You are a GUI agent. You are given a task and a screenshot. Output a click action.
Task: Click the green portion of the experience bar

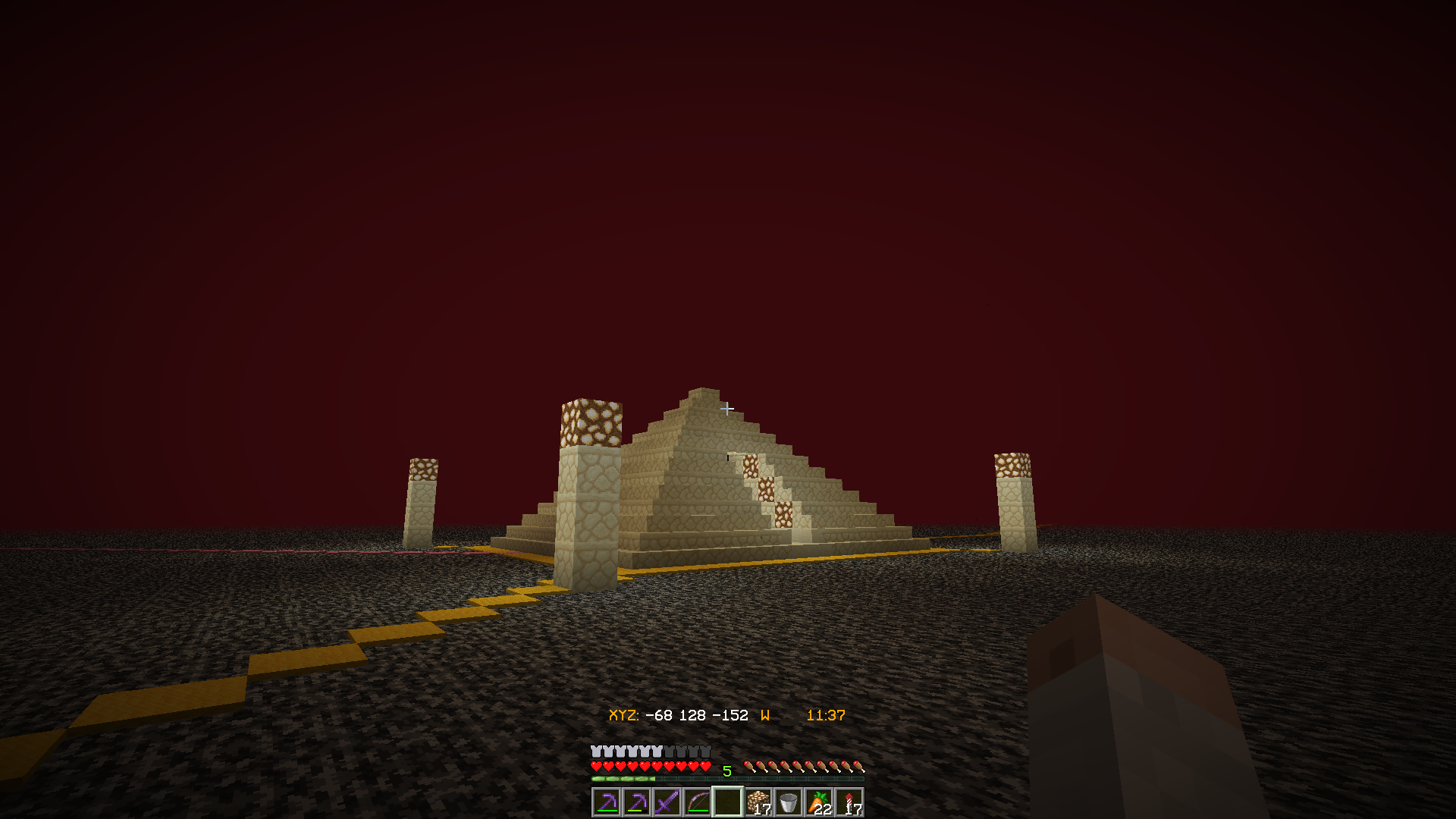tap(622, 779)
